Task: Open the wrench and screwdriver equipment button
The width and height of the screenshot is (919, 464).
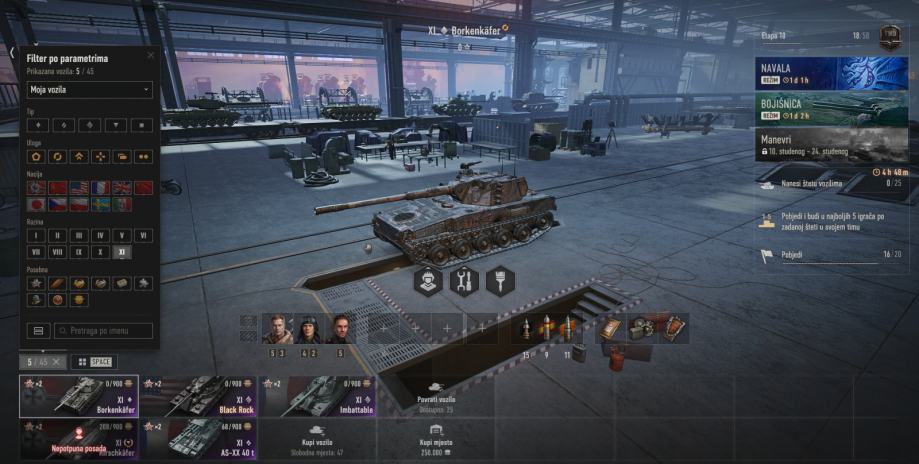Action: point(463,281)
